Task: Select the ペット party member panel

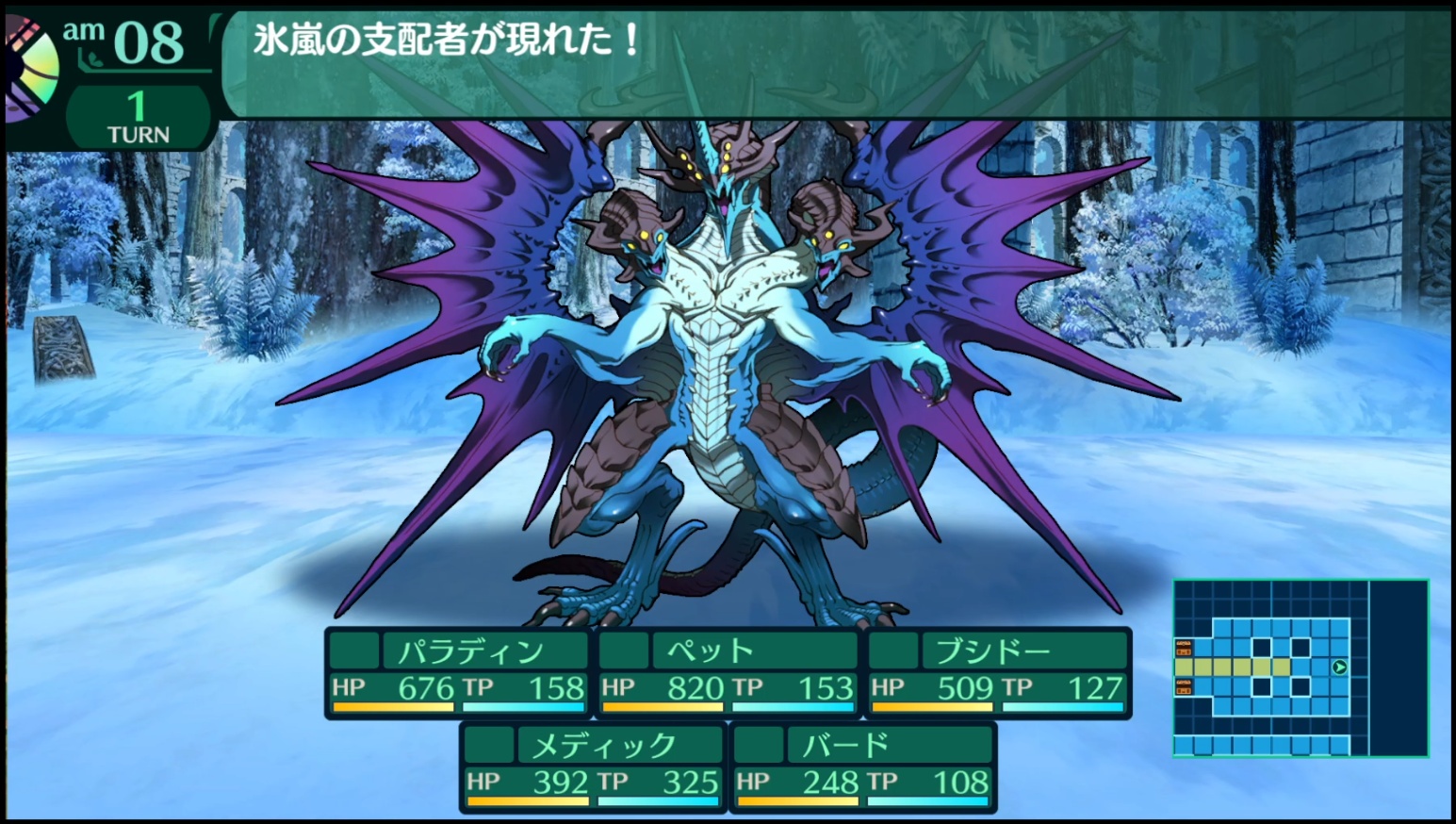Action: click(x=728, y=673)
